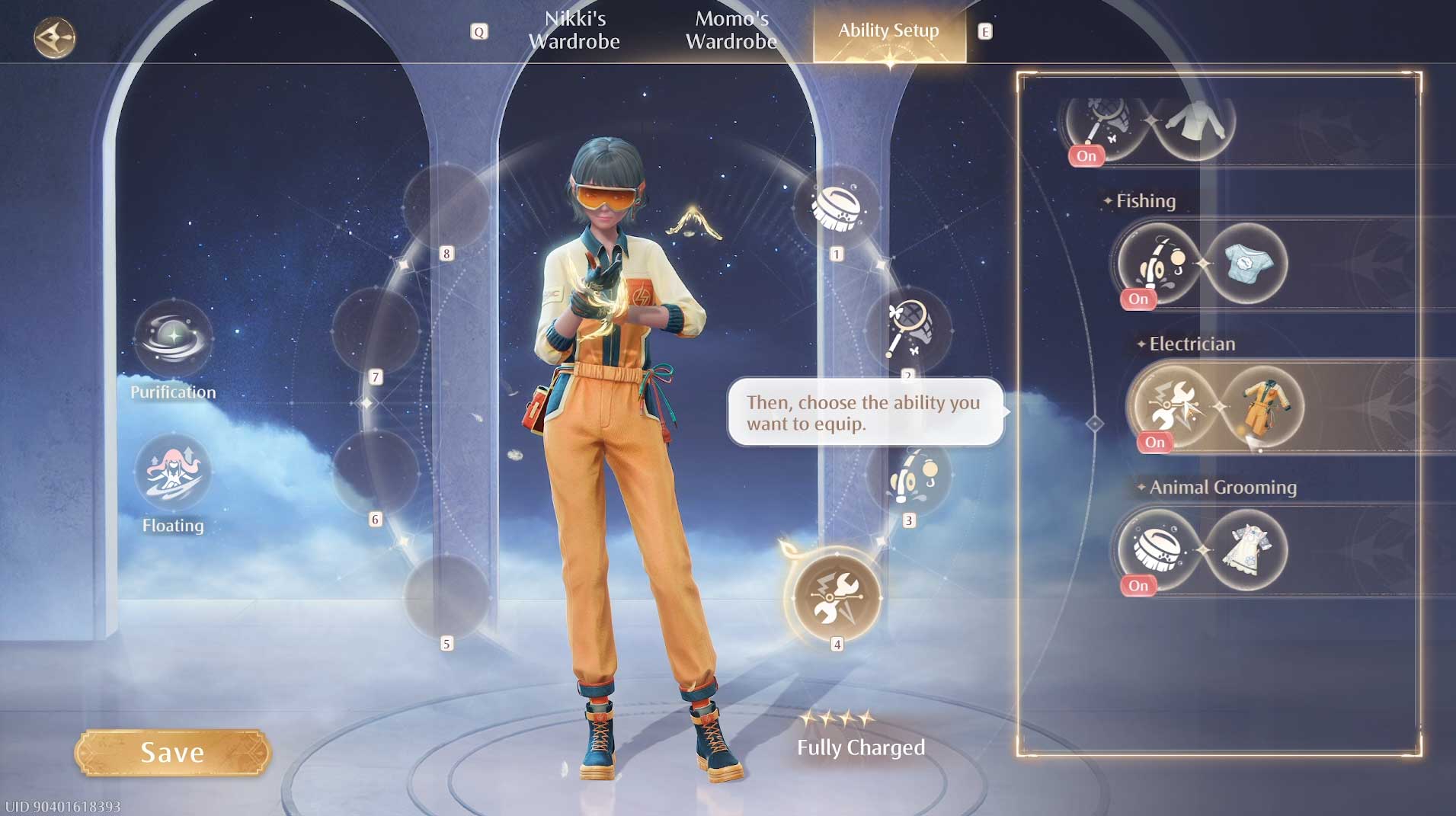Choose the Purification ability
Screen dimensions: 1456x816
pyautogui.click(x=173, y=338)
